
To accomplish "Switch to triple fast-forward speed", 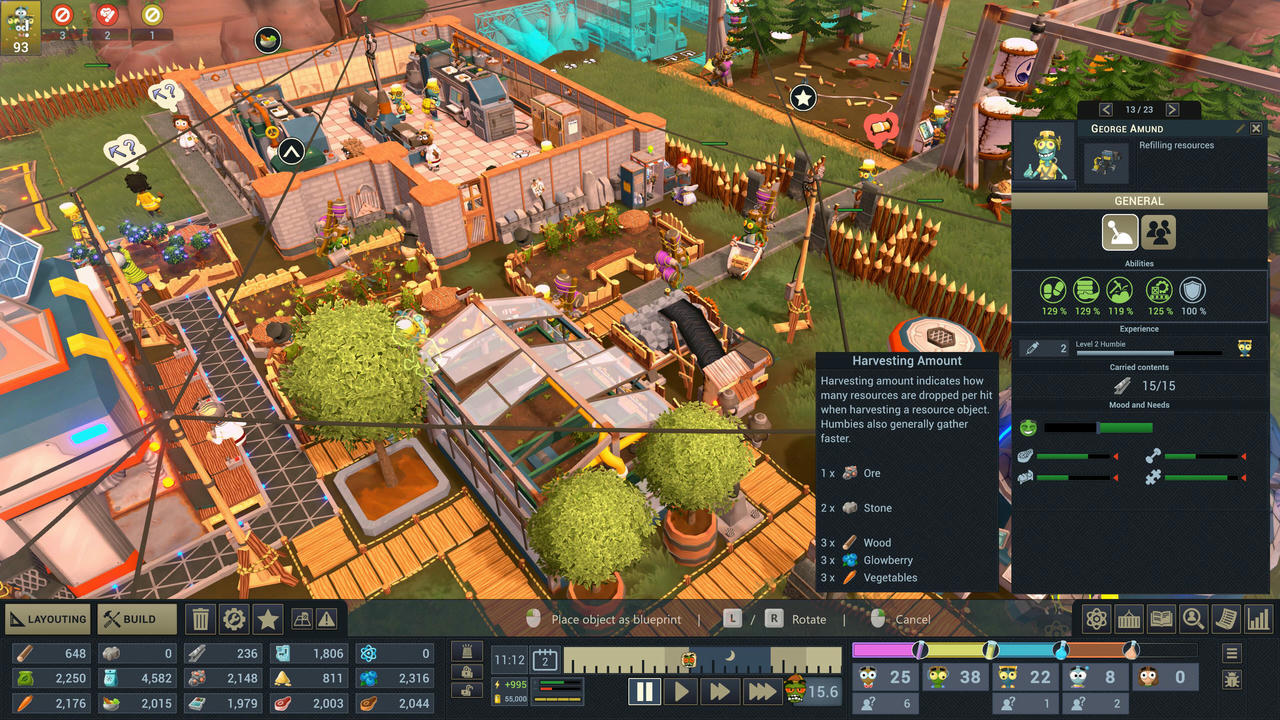I will coord(761,691).
